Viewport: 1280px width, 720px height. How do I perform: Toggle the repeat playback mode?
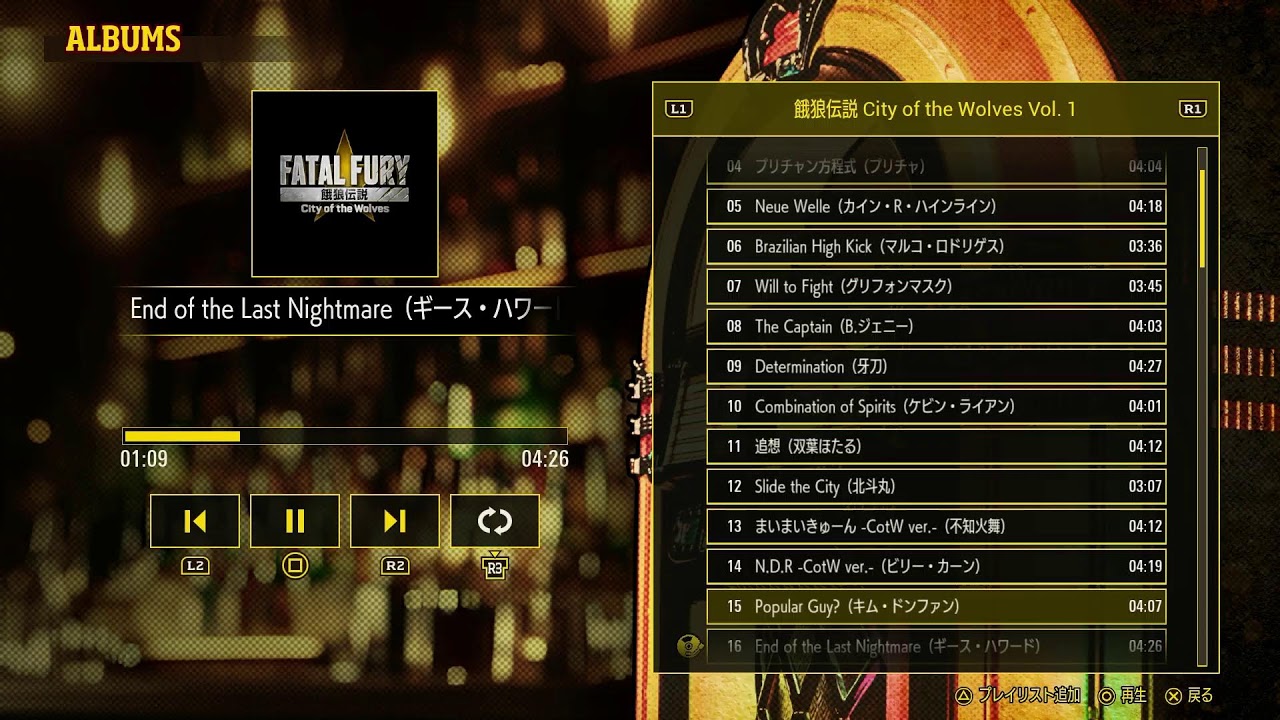tap(495, 520)
